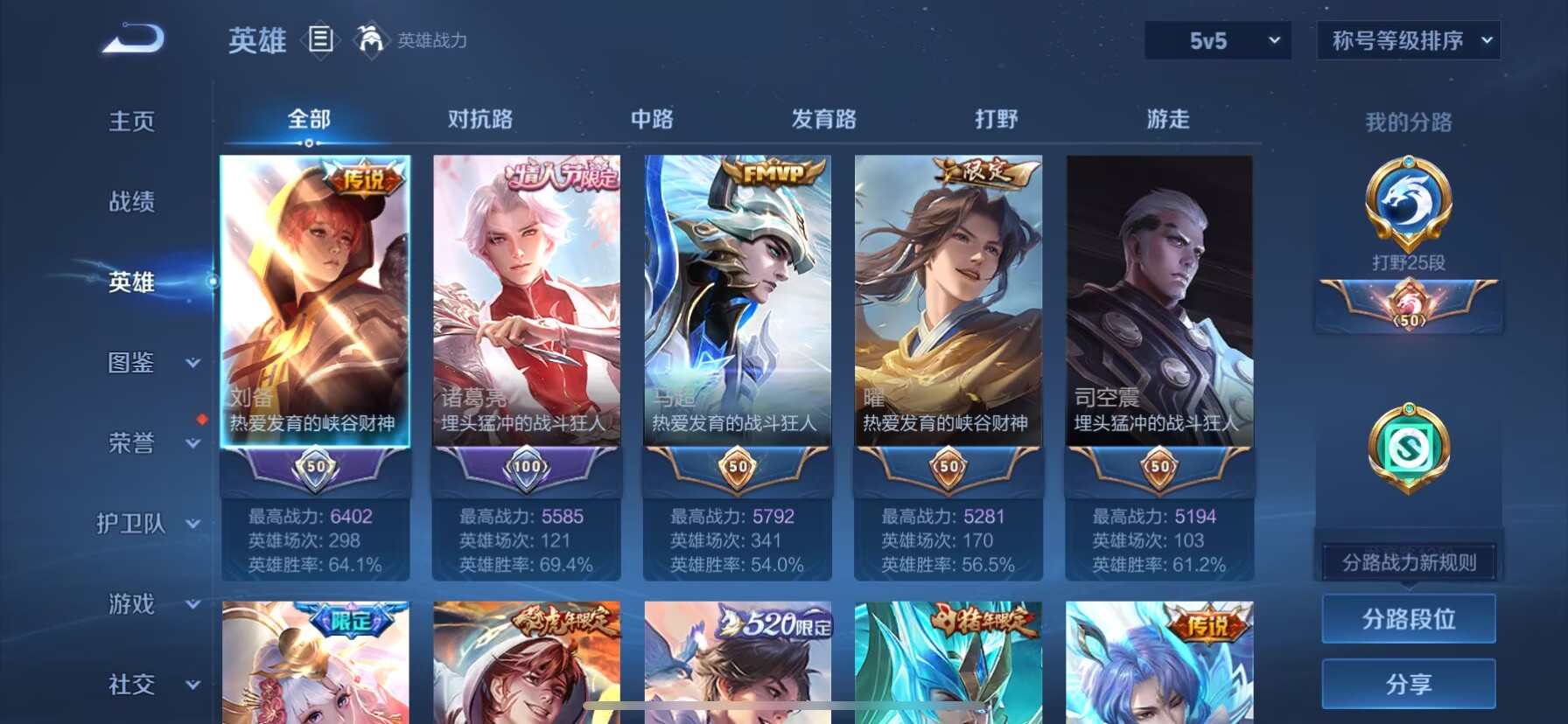Open the 5v5 mode dropdown
Image resolution: width=1568 pixels, height=724 pixels.
tap(1216, 39)
